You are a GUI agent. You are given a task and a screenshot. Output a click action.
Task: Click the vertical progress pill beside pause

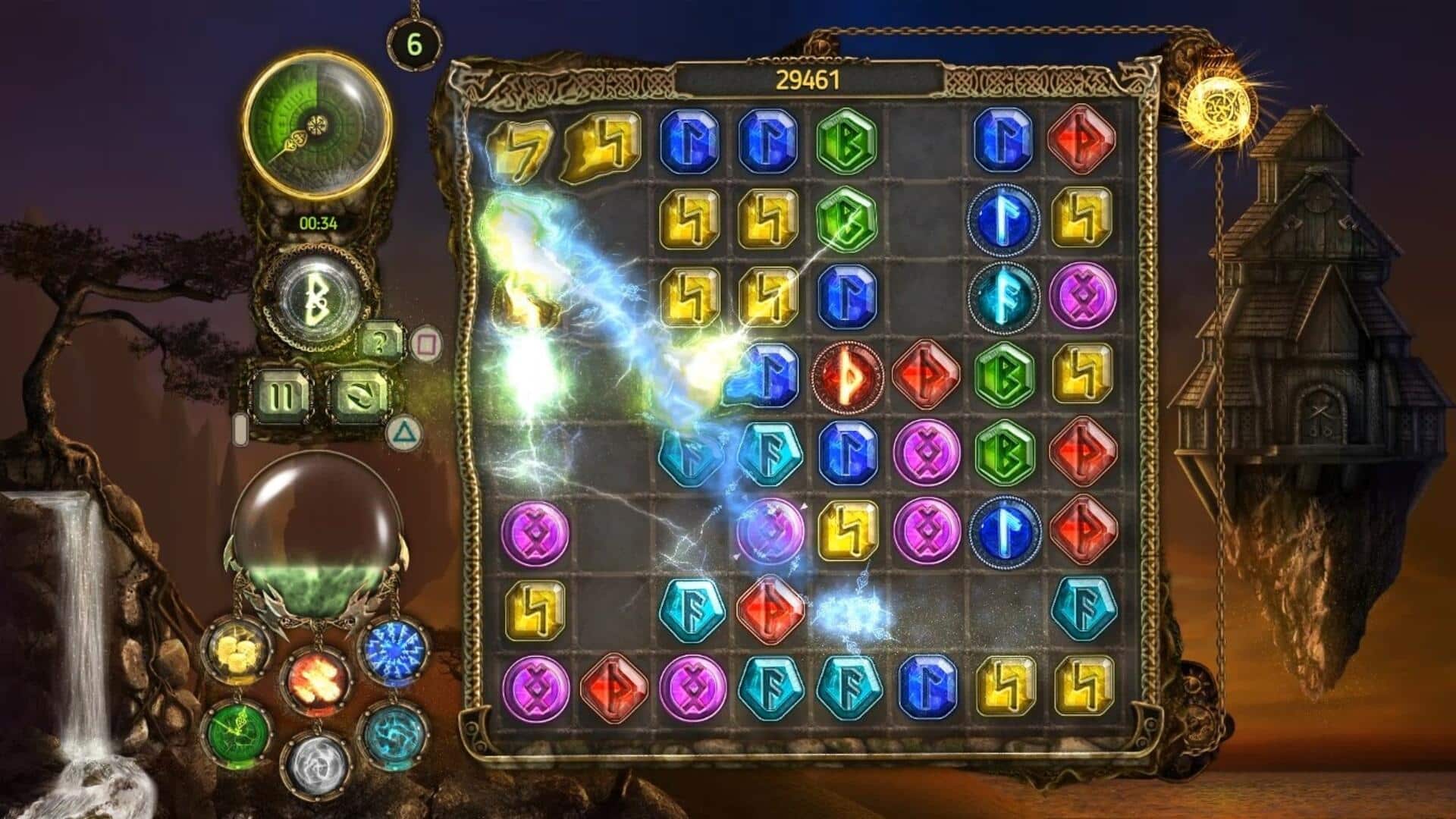coord(241,428)
